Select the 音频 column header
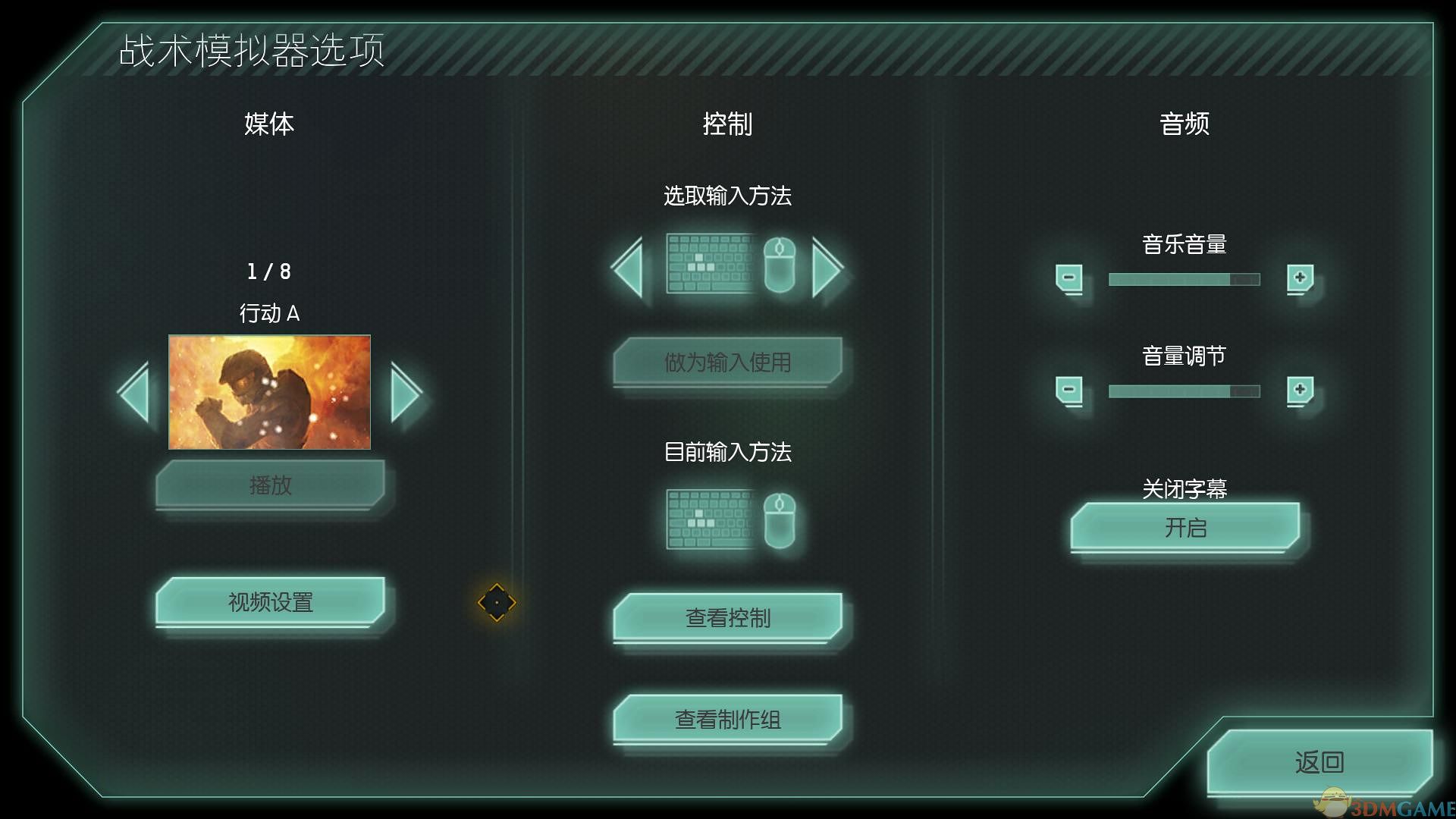1456x819 pixels. pyautogui.click(x=1185, y=124)
